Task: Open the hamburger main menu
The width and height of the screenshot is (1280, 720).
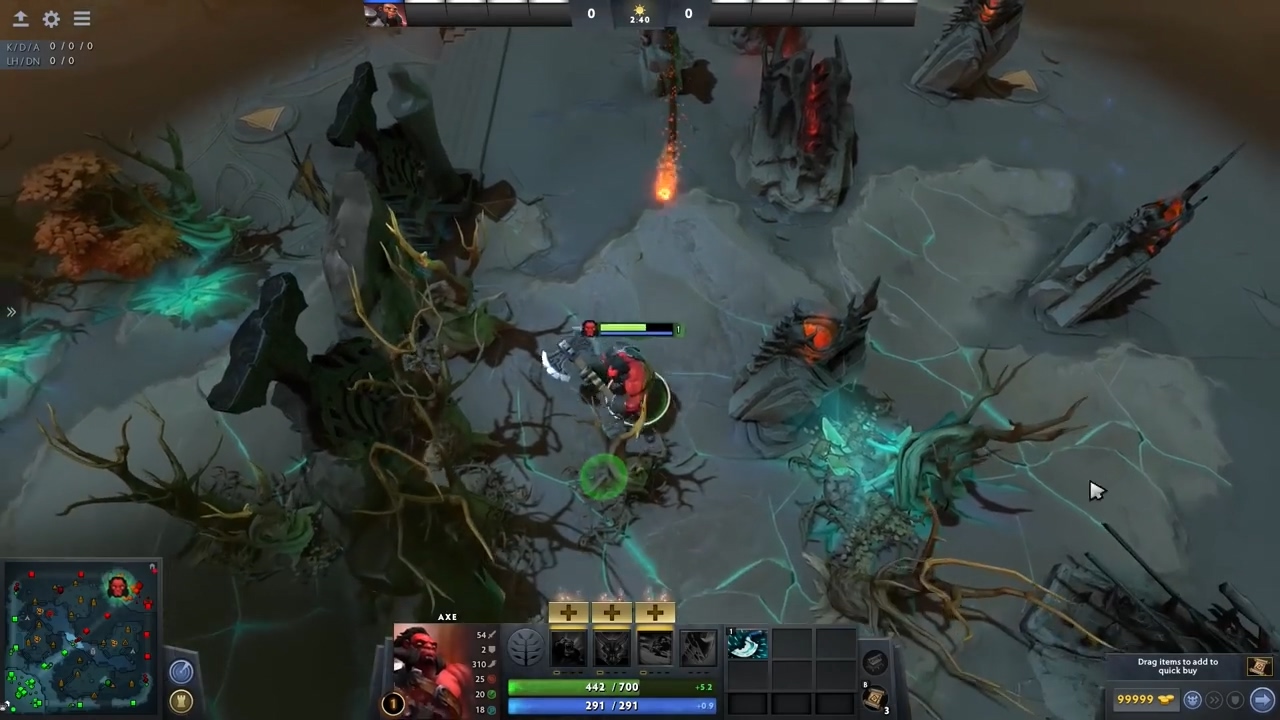Action: click(81, 18)
